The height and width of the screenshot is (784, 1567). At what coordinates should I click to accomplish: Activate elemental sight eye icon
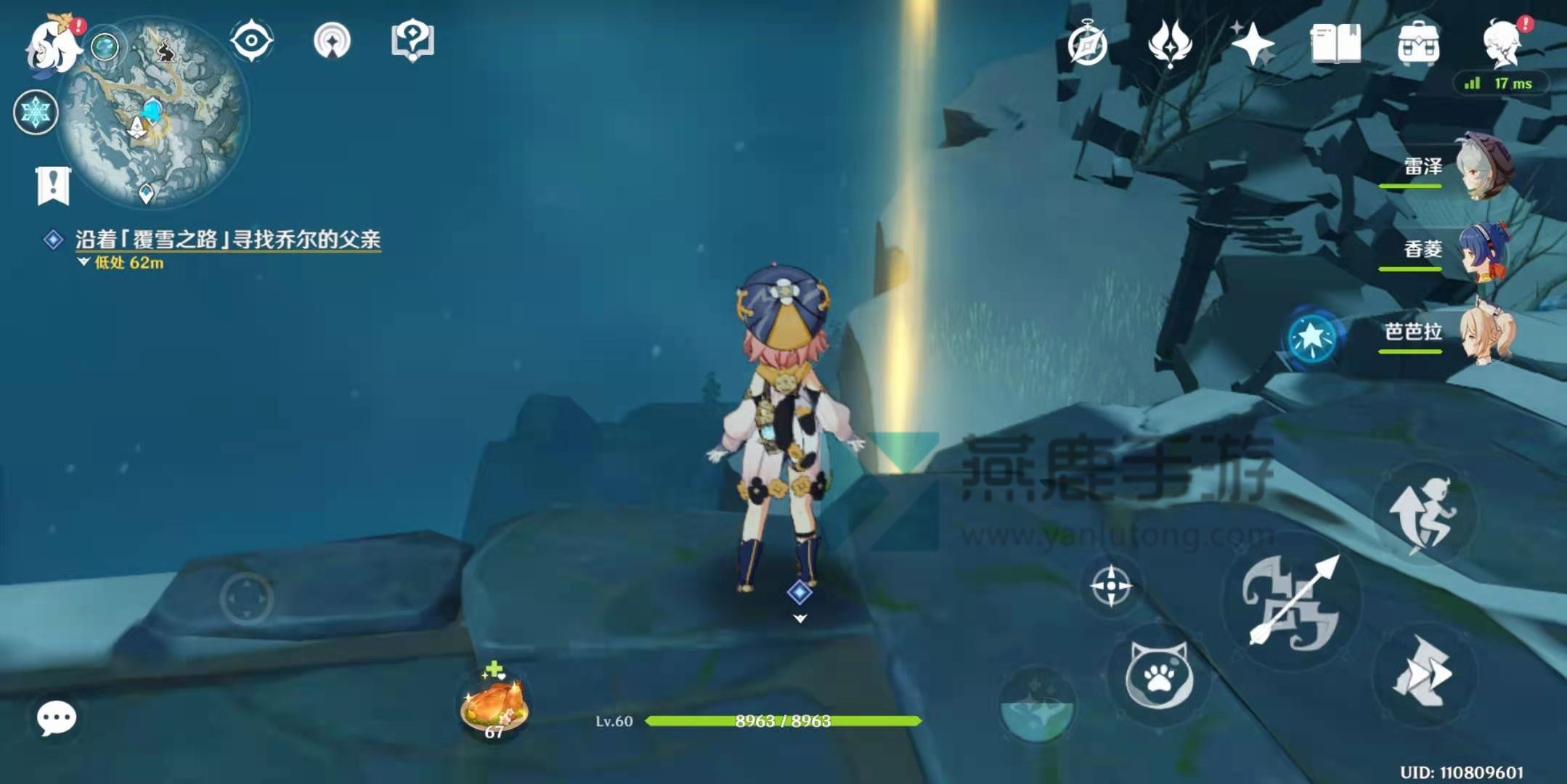pyautogui.click(x=251, y=41)
